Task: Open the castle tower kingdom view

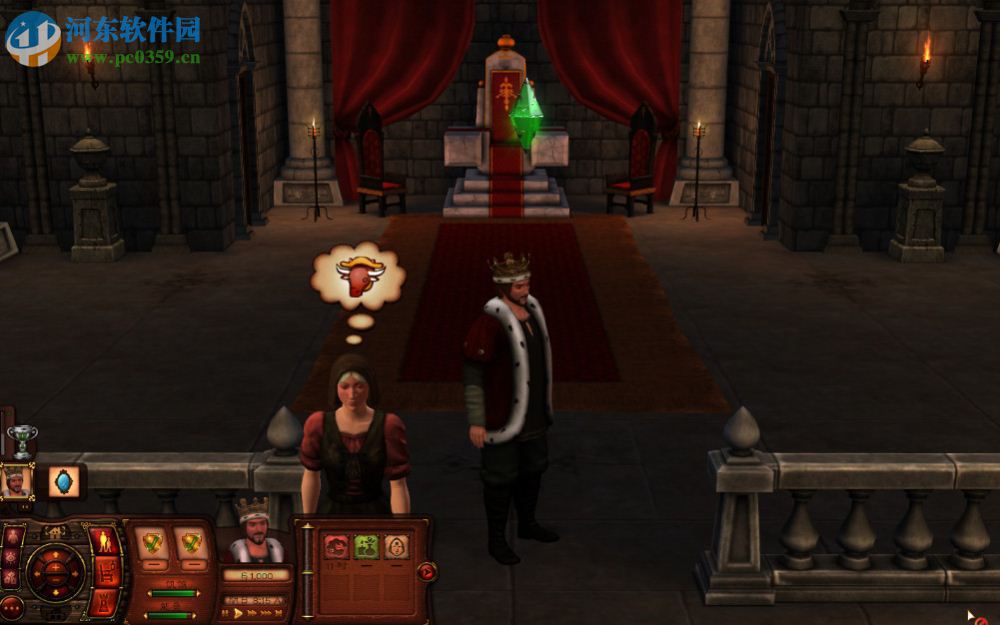Action: point(104,600)
